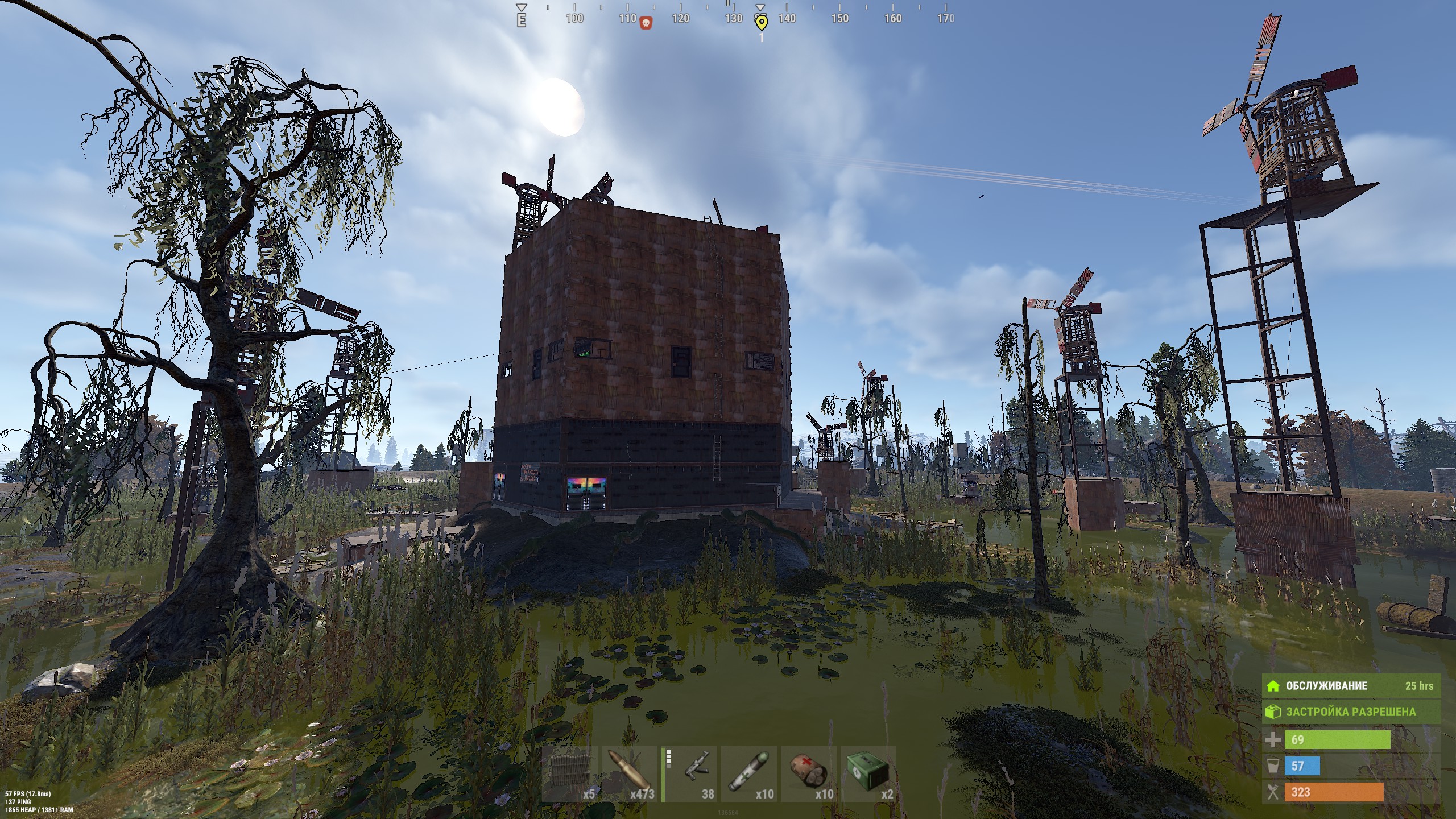Select the green large medkit slot
Screen dimensions: 1456x819
868,774
